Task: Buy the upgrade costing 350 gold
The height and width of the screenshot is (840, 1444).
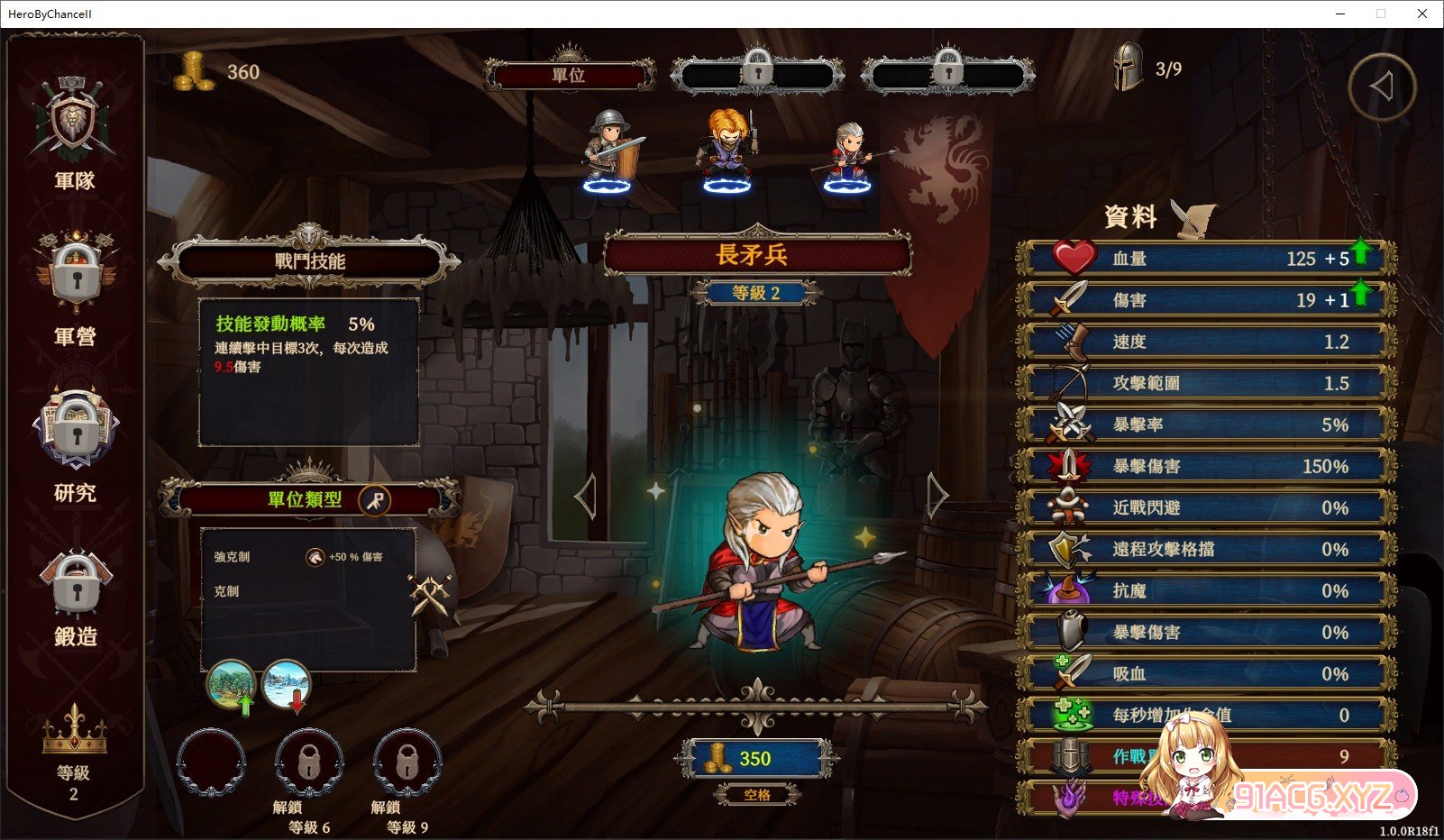Action: [x=755, y=759]
